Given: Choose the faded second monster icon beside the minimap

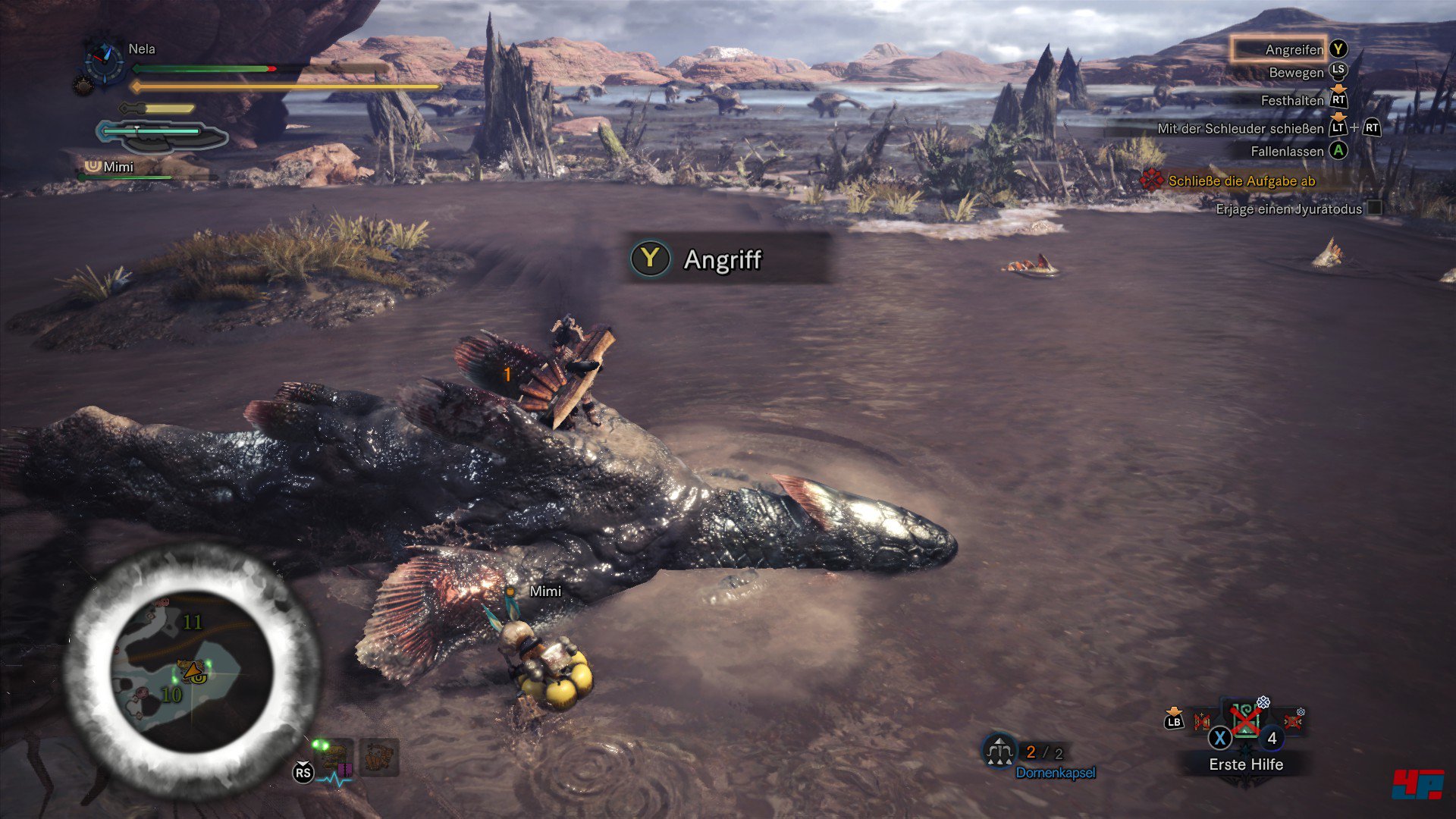Looking at the screenshot, I should point(379,757).
